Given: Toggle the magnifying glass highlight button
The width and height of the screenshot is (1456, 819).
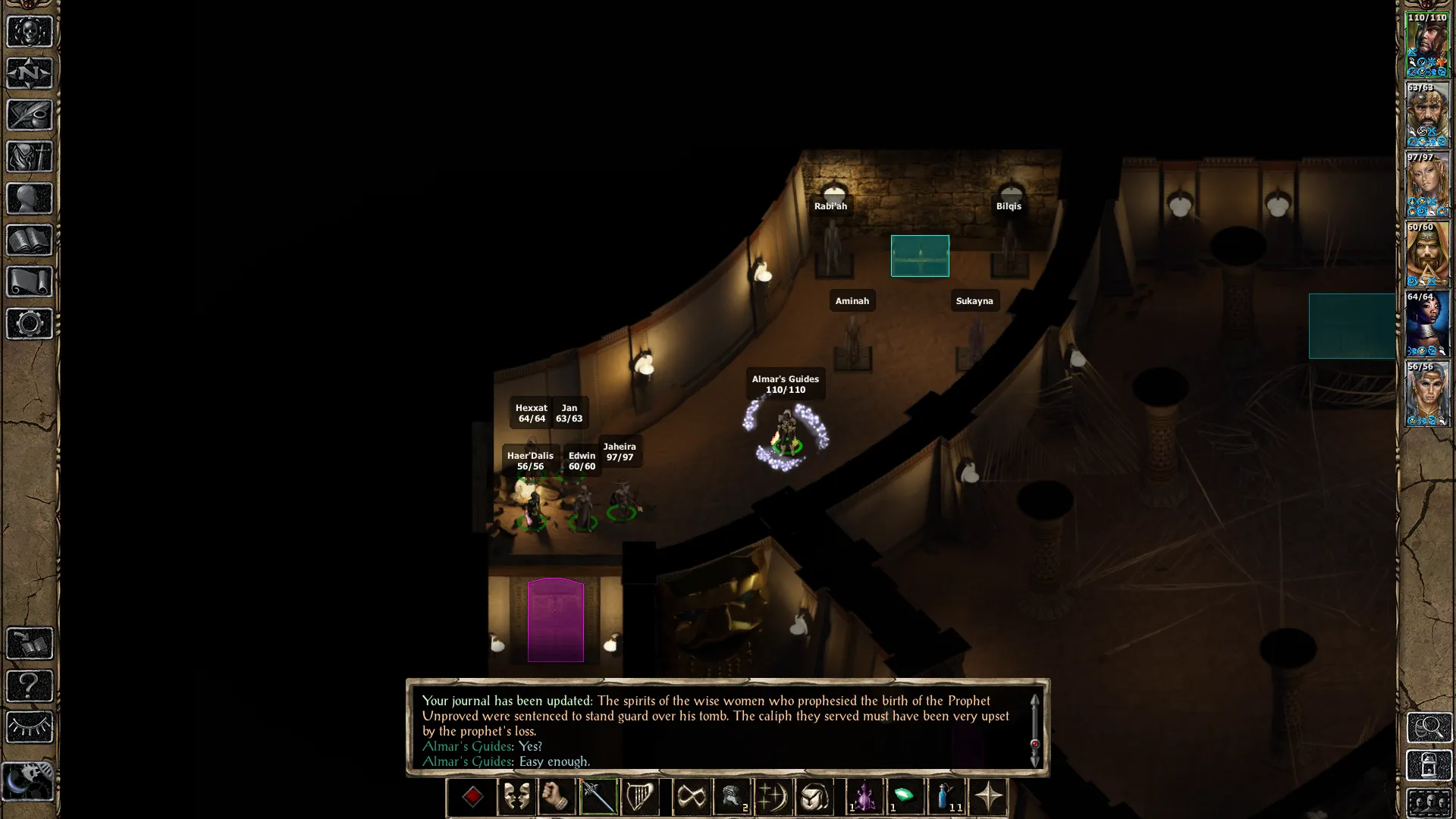Looking at the screenshot, I should coord(1429,727).
